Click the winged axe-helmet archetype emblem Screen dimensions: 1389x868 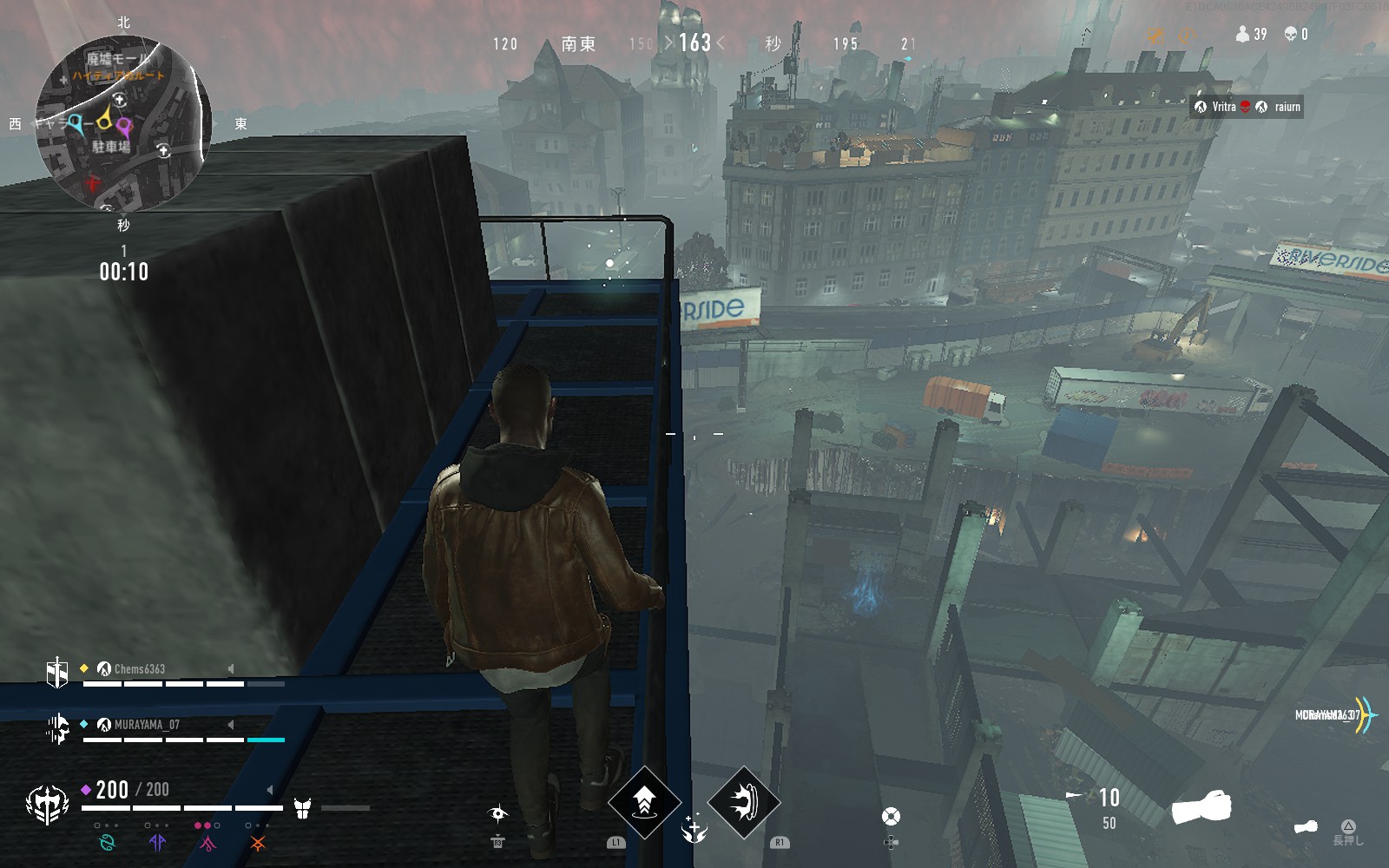click(x=47, y=805)
